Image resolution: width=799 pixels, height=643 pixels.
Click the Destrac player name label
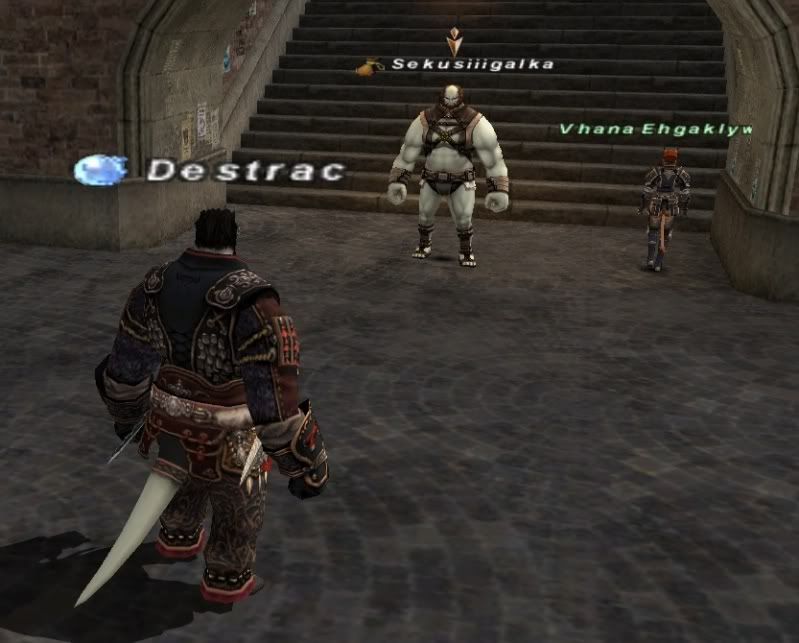point(245,171)
